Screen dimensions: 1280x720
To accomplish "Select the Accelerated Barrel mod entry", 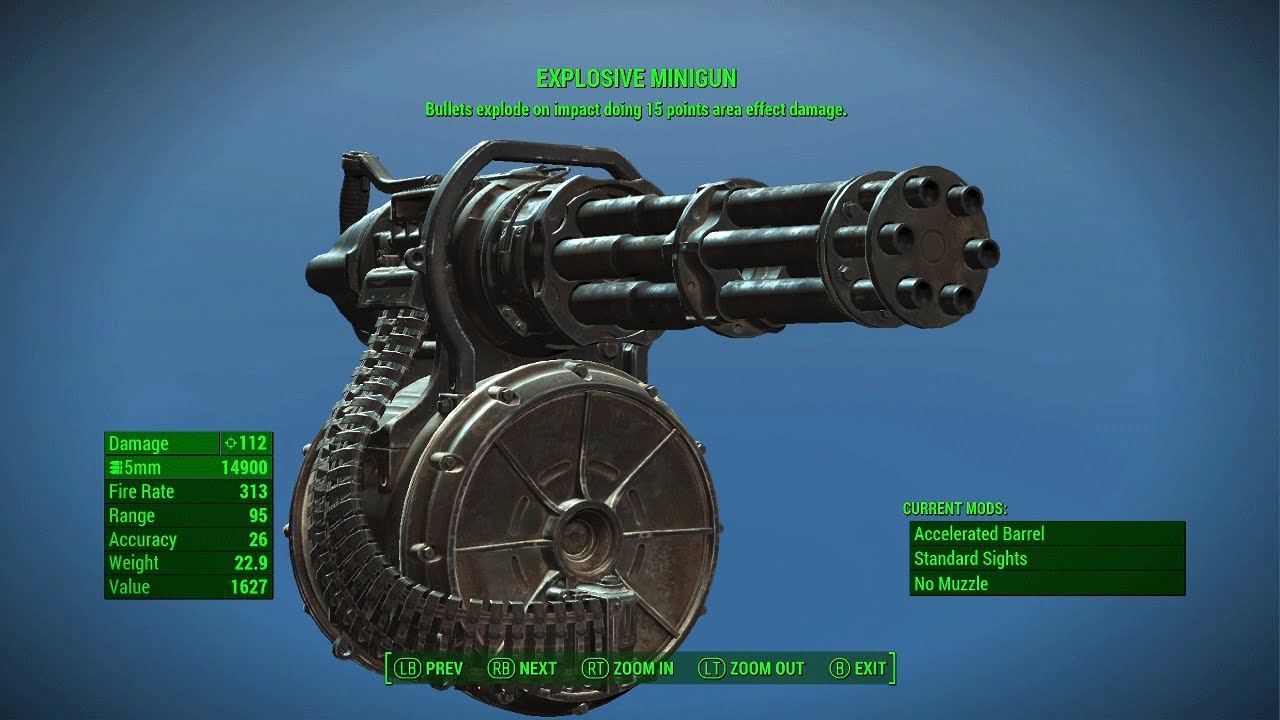I will click(x=978, y=534).
